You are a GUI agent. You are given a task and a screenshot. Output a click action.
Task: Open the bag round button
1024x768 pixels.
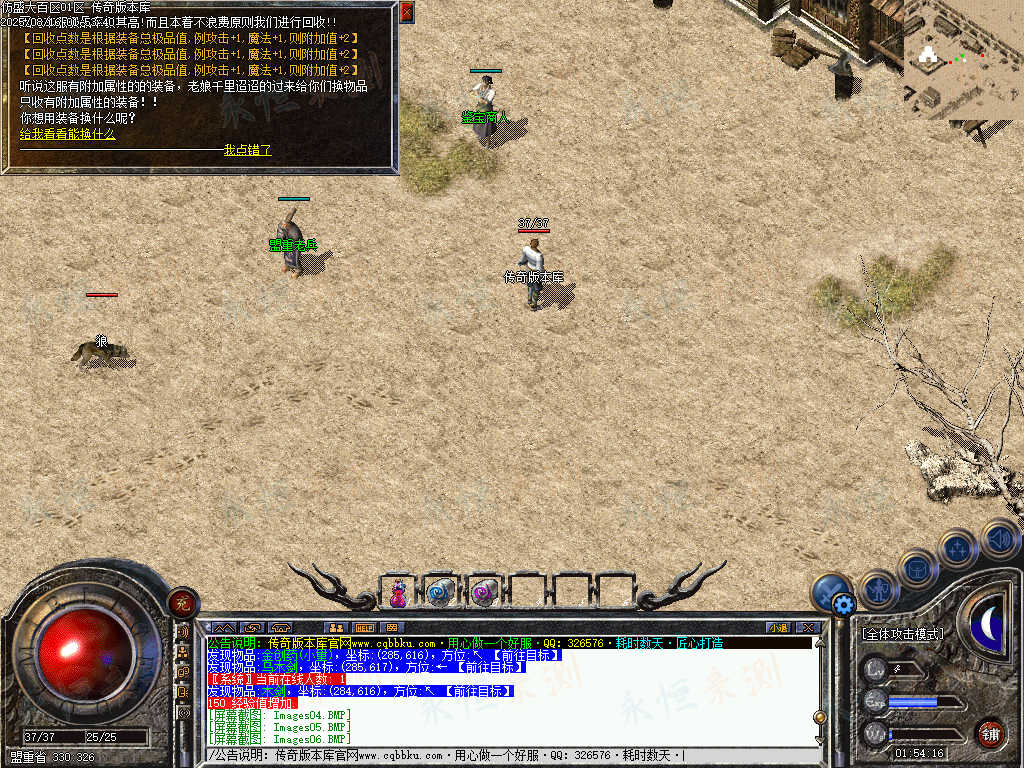point(917,568)
